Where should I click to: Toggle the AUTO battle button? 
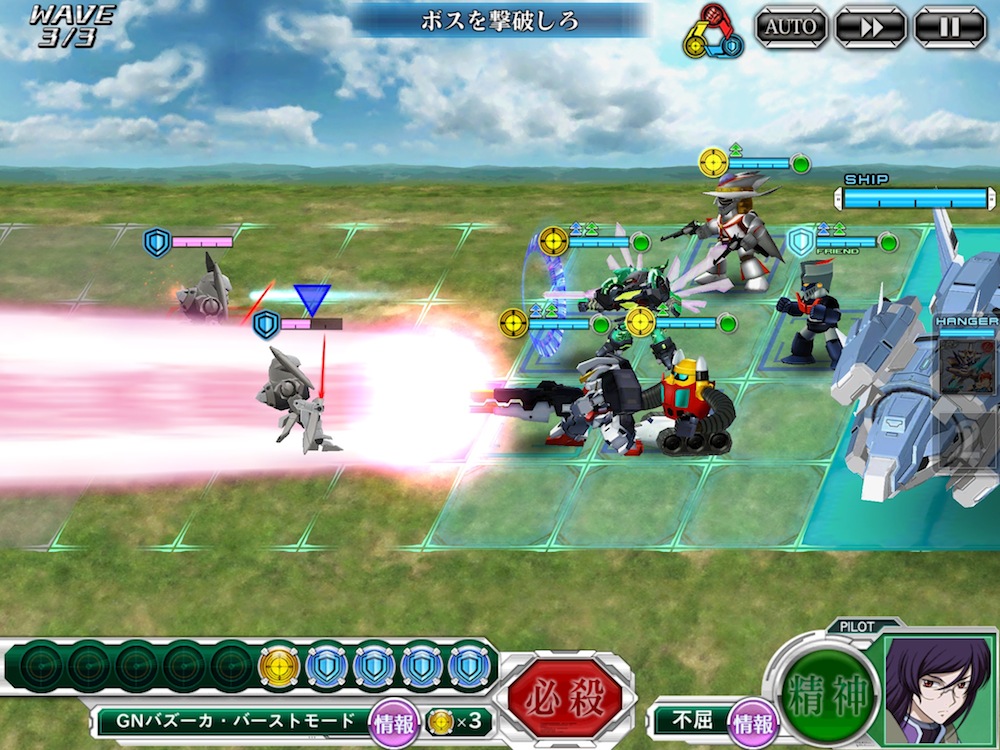[789, 27]
